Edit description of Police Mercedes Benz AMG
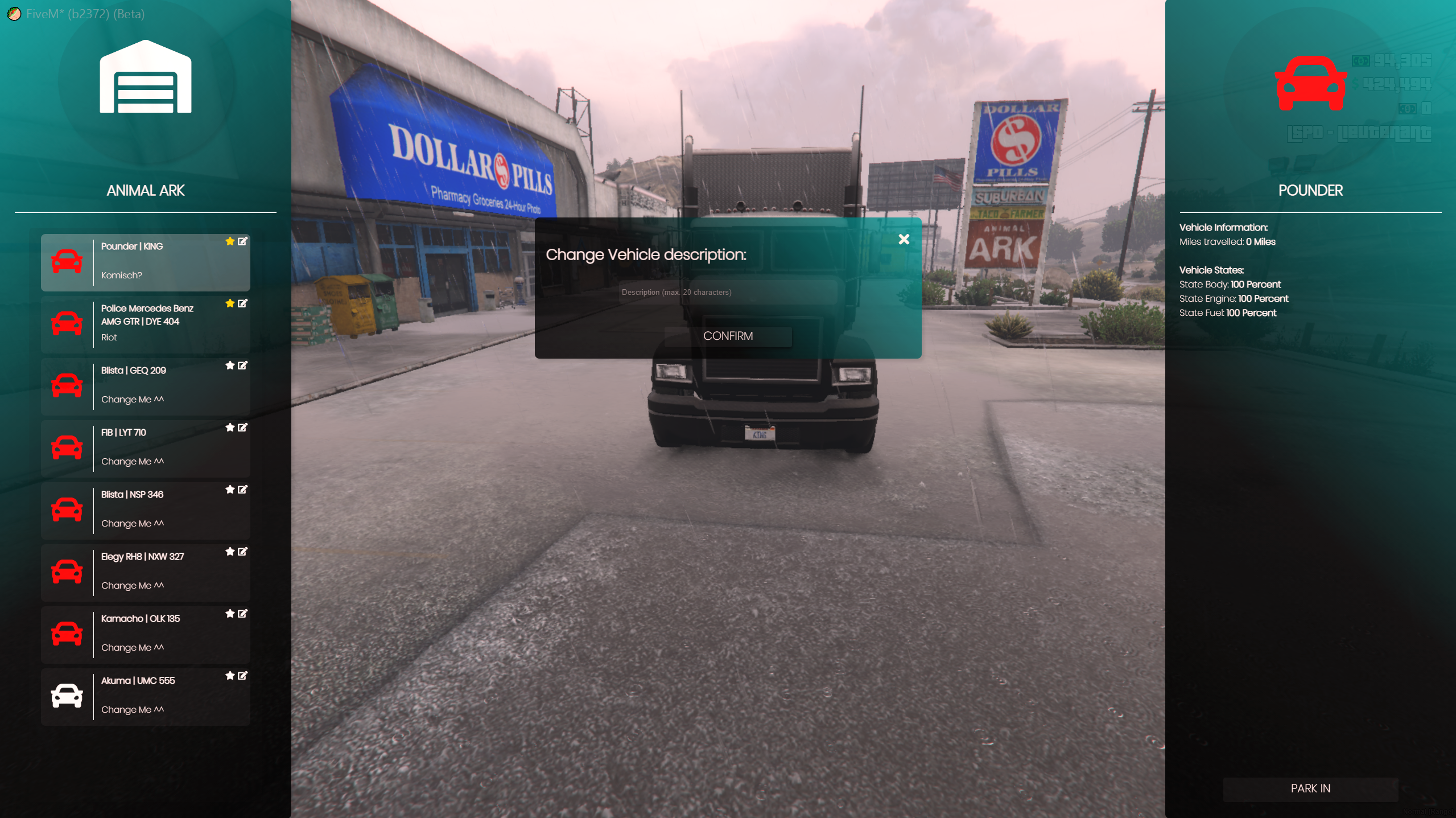1456x818 pixels. point(242,303)
